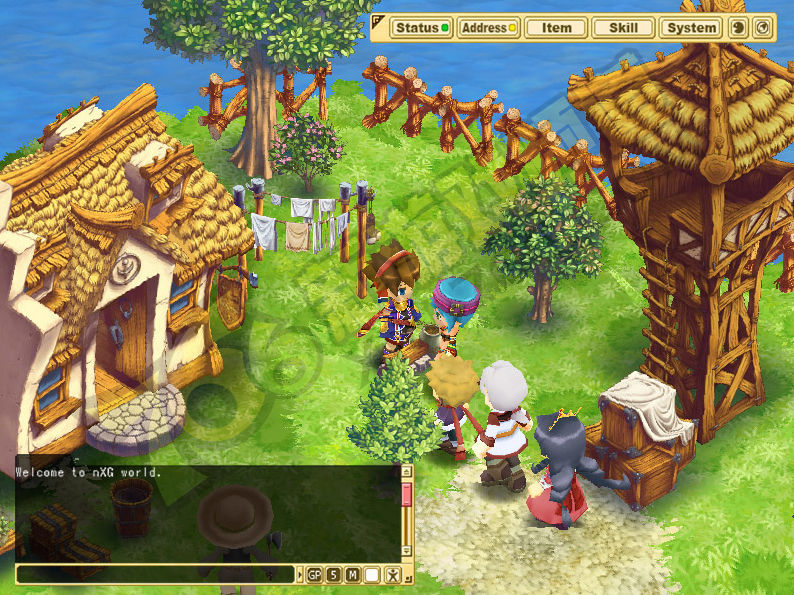Click the blank white chat button
This screenshot has height=595, width=794.
pos(372,575)
